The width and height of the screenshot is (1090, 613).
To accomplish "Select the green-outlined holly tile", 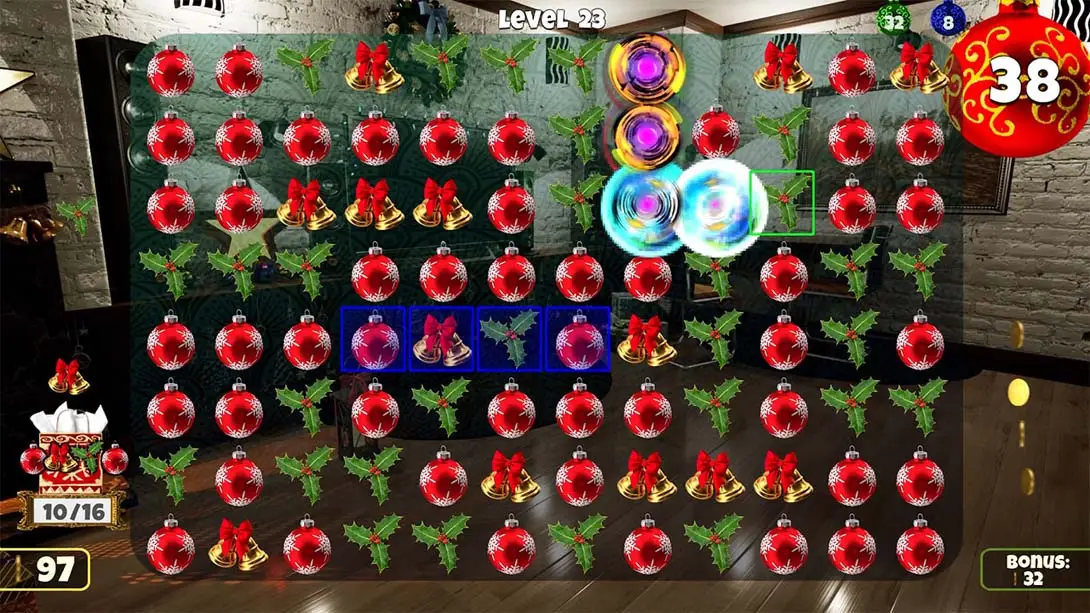I will tap(782, 203).
